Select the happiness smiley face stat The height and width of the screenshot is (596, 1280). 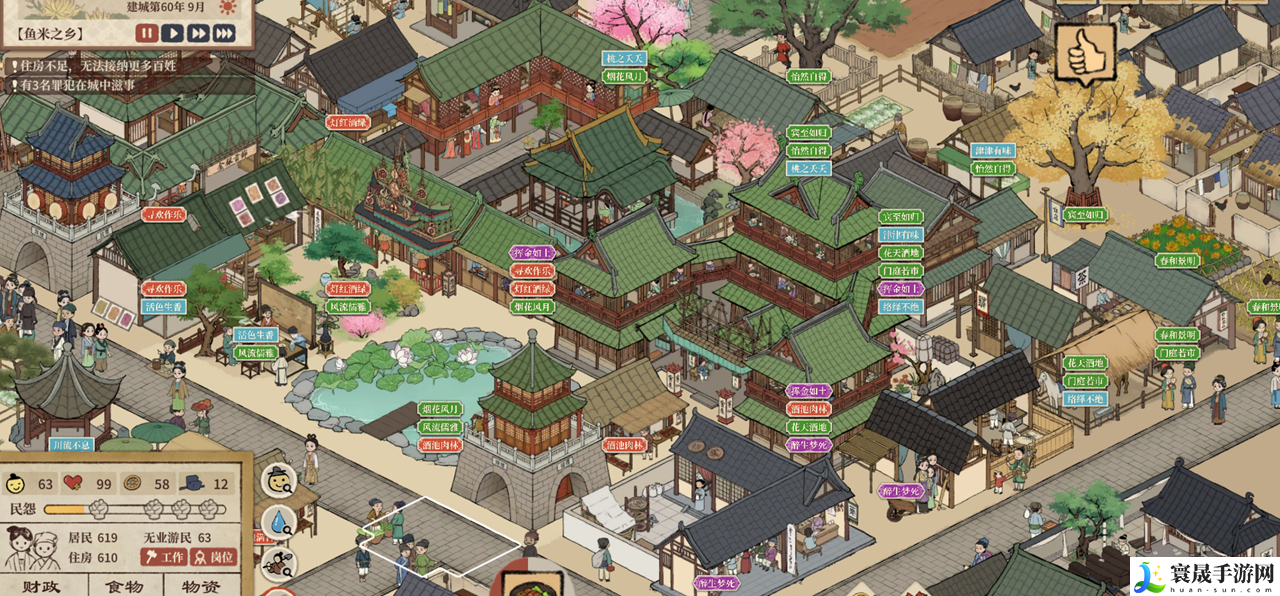pyautogui.click(x=16, y=485)
